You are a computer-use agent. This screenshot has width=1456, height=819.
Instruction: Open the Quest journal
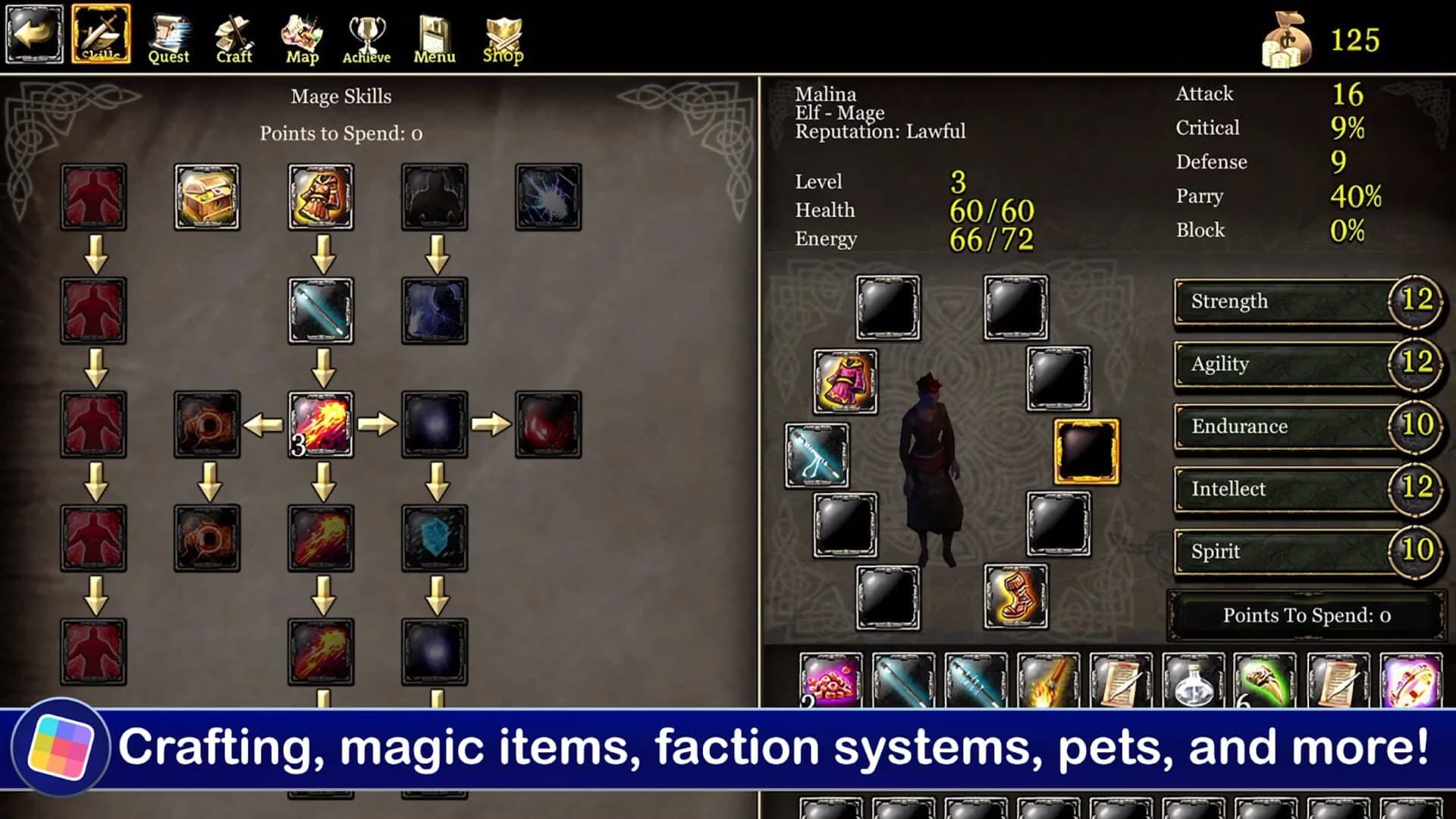click(168, 36)
